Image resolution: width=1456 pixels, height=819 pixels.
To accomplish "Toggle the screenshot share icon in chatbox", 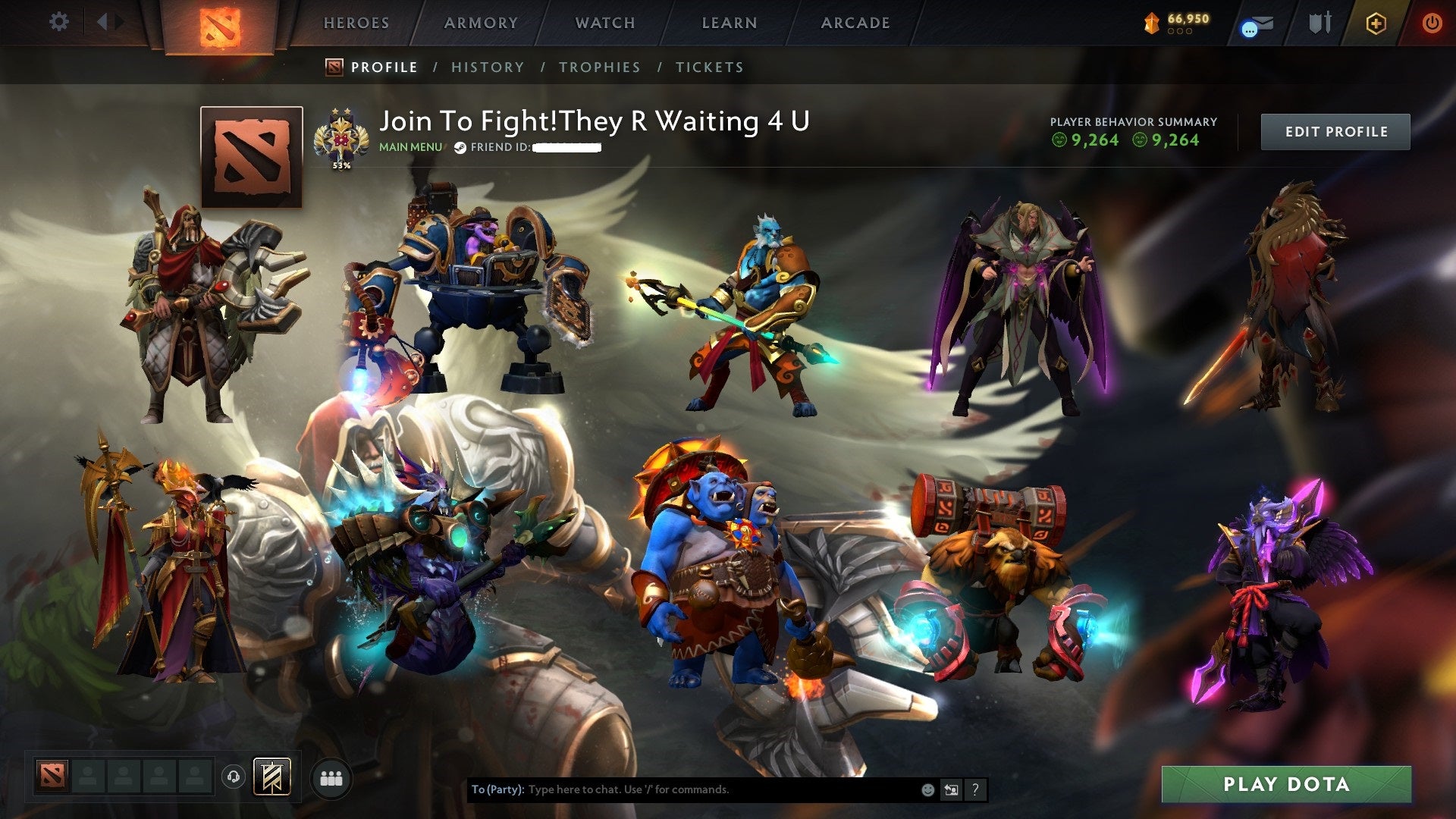I will 951,789.
